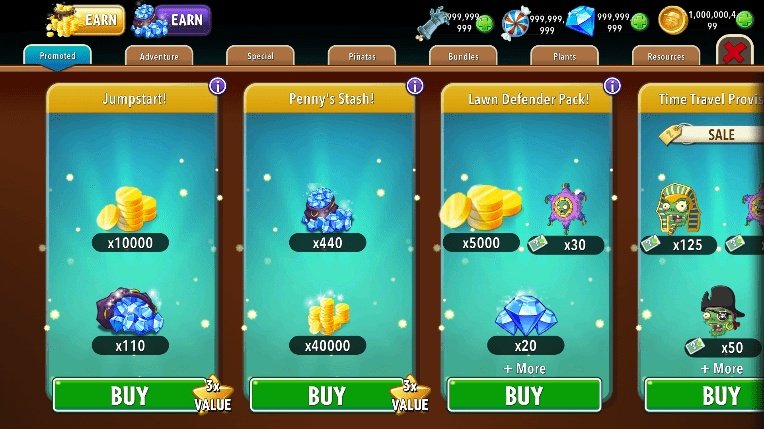
Task: Buy the Time Travel sale pack
Action: [x=710, y=395]
